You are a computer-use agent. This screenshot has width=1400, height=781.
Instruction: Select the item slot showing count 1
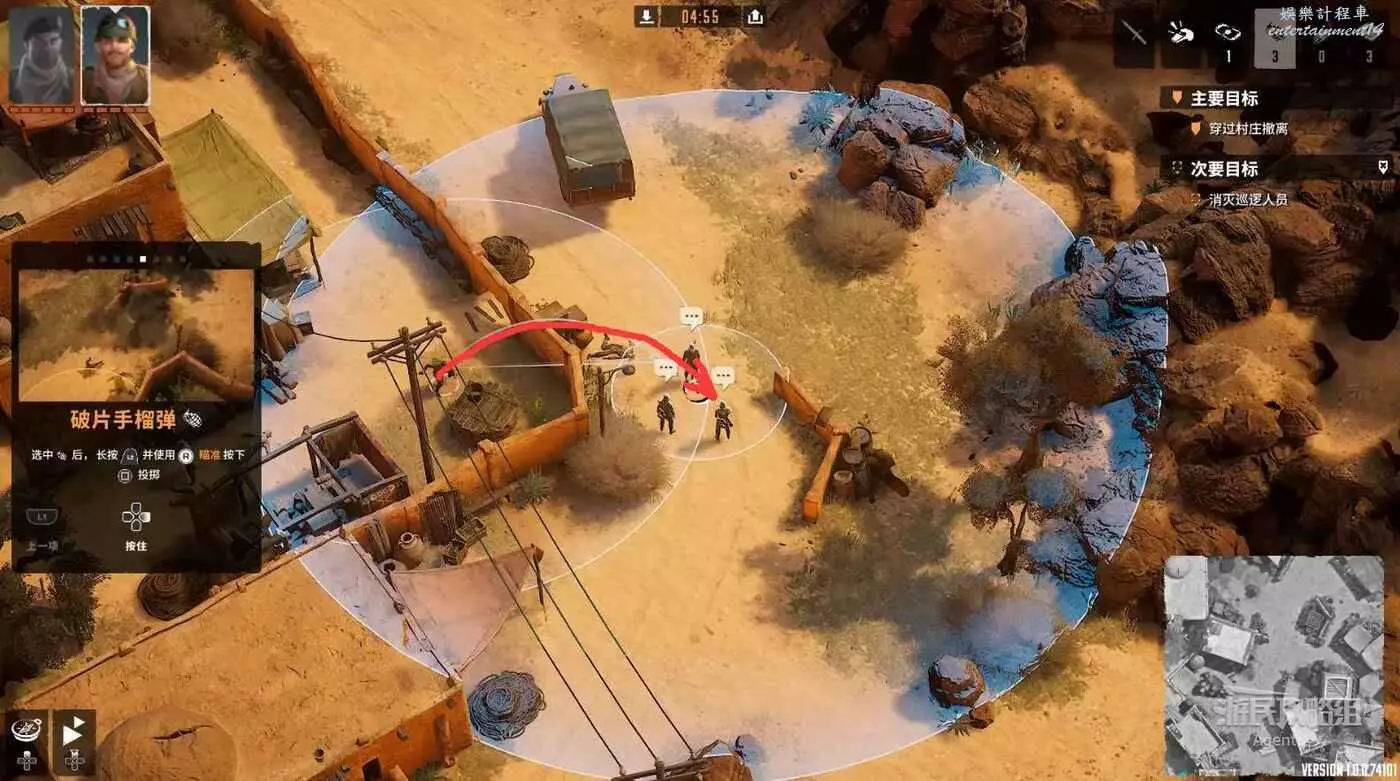pyautogui.click(x=1229, y=38)
